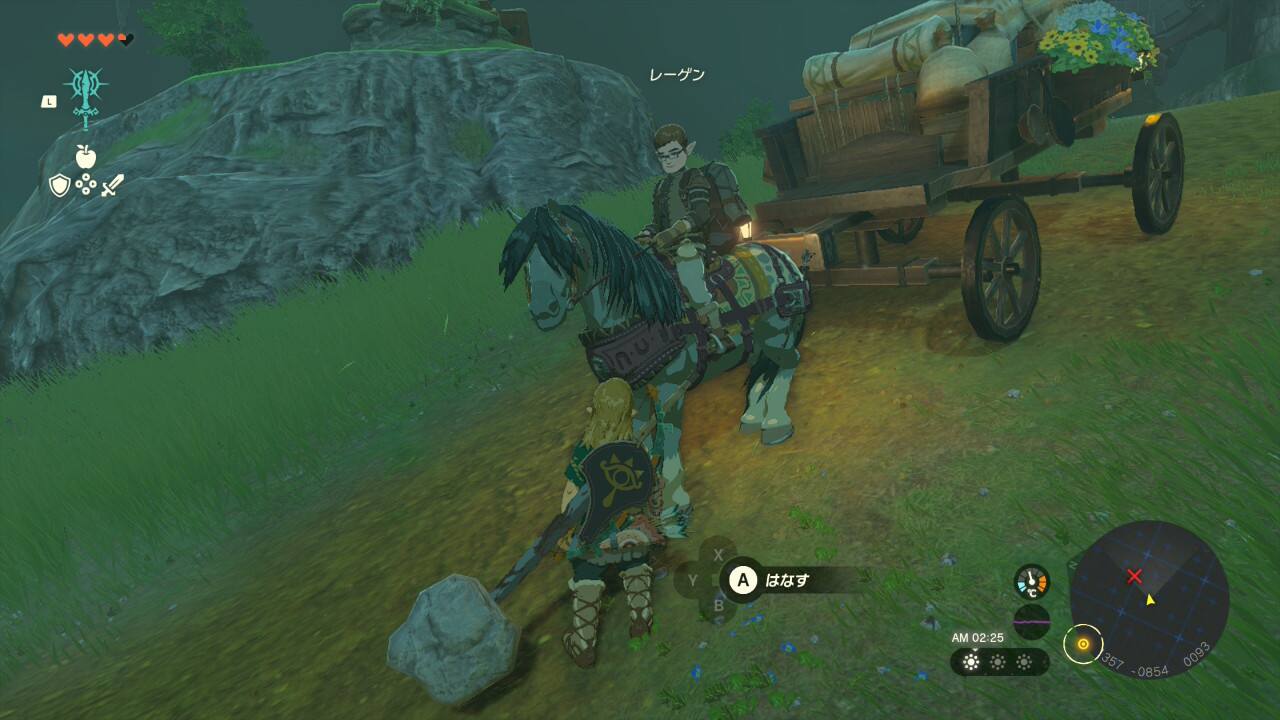Open the sword weapon quick-select icon
Image resolution: width=1280 pixels, height=720 pixels.
click(112, 185)
